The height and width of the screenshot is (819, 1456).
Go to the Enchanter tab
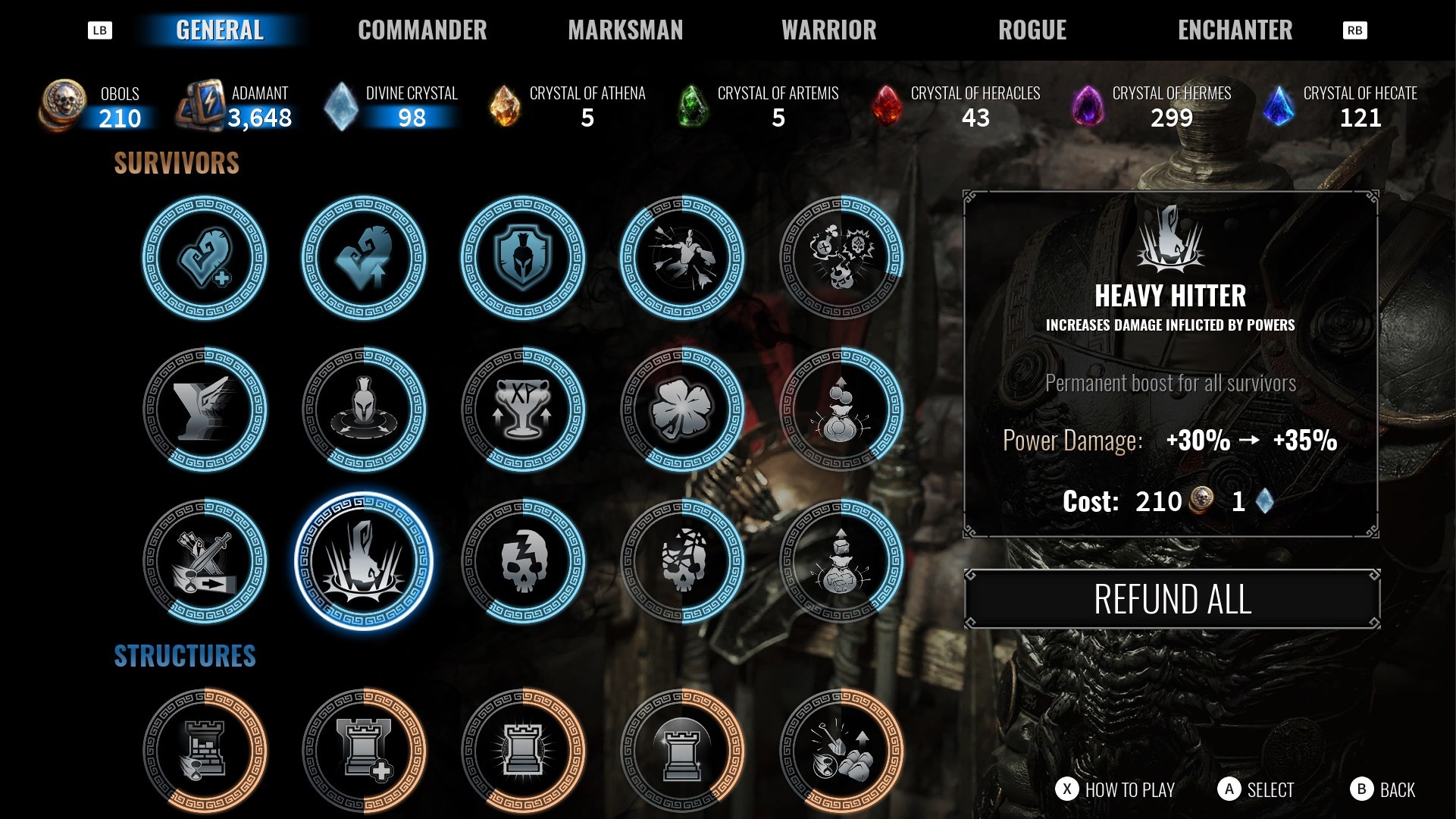1235,30
